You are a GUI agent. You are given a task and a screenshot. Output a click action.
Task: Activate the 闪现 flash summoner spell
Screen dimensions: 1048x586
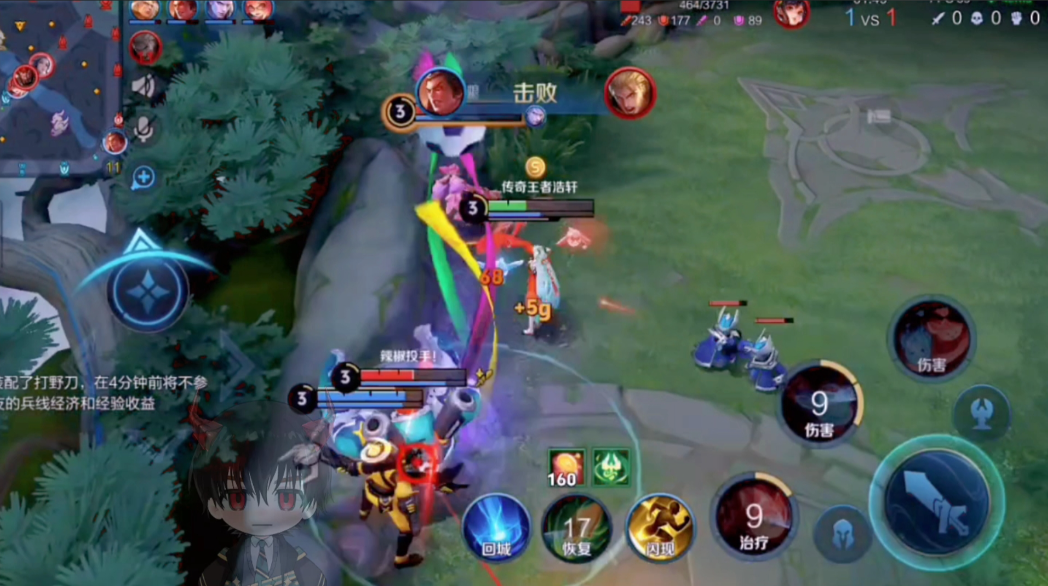coord(659,525)
